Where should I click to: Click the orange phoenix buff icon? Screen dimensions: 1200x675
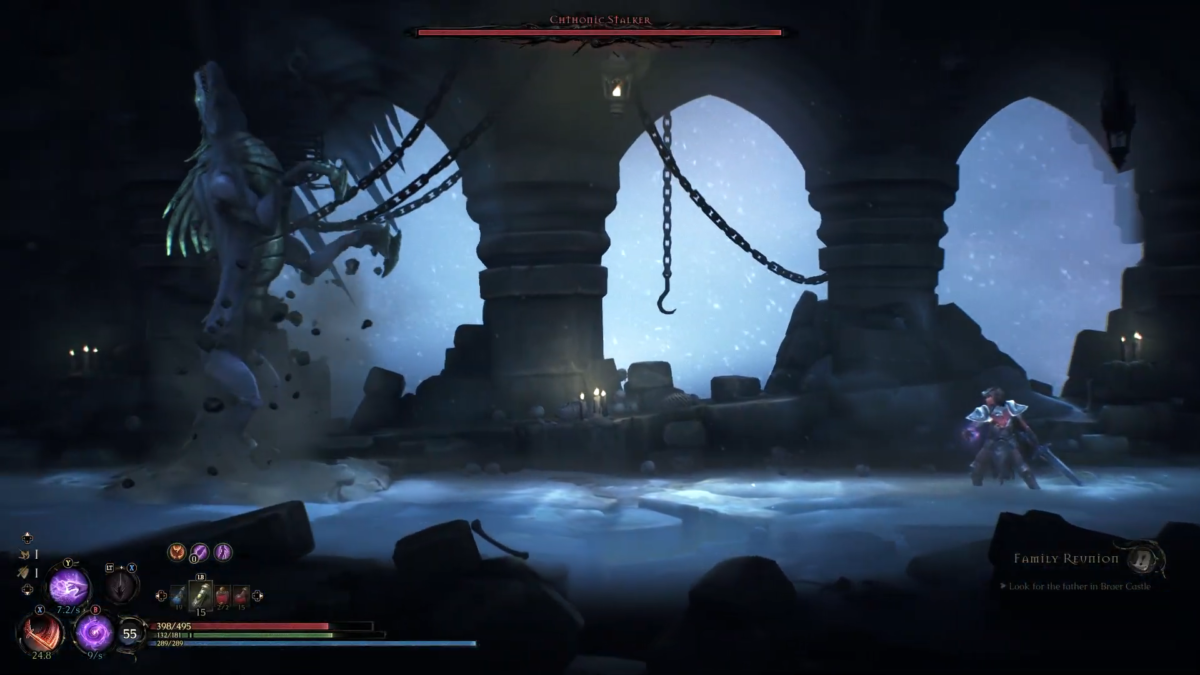pos(177,551)
